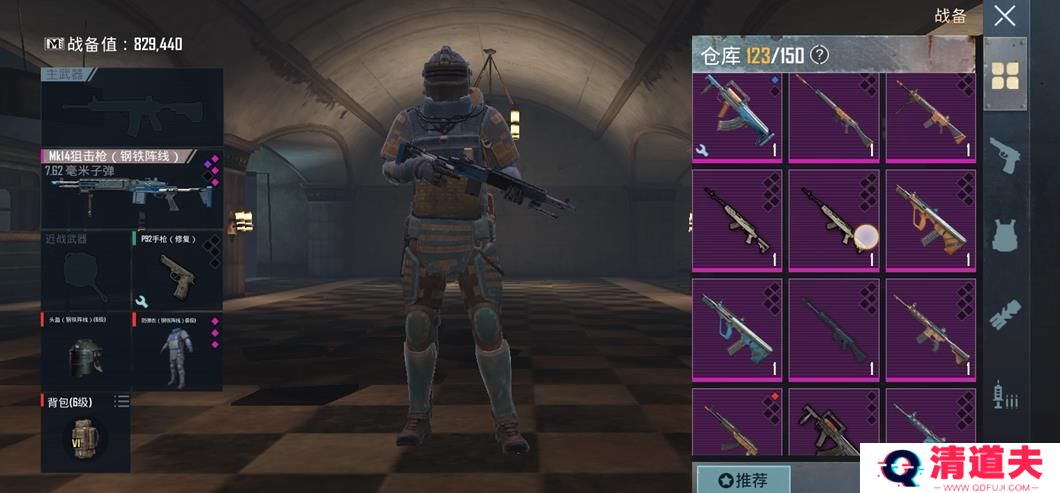Switch to the pistol weapons tab
Screen dimensions: 1060x493
[x=1004, y=155]
